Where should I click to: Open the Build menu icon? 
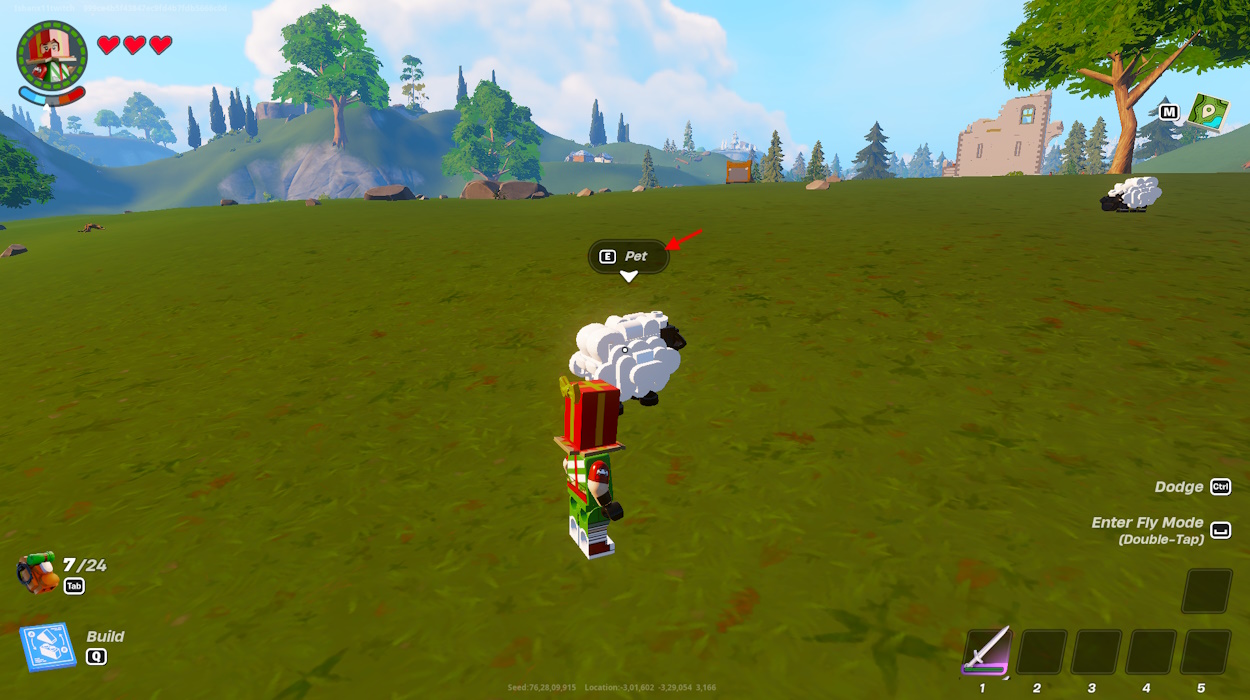click(x=47, y=647)
